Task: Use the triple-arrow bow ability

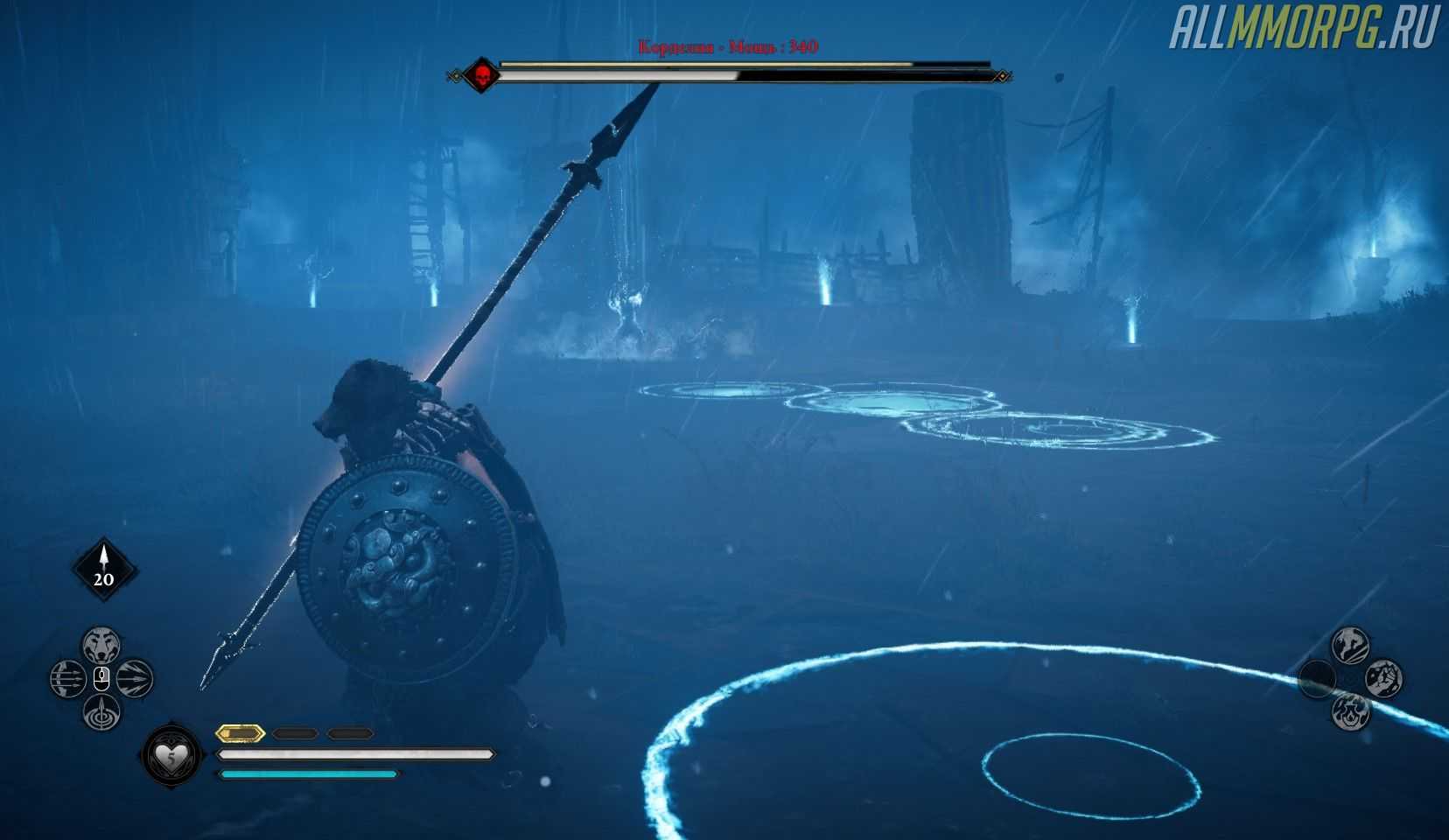Action: coord(67,678)
